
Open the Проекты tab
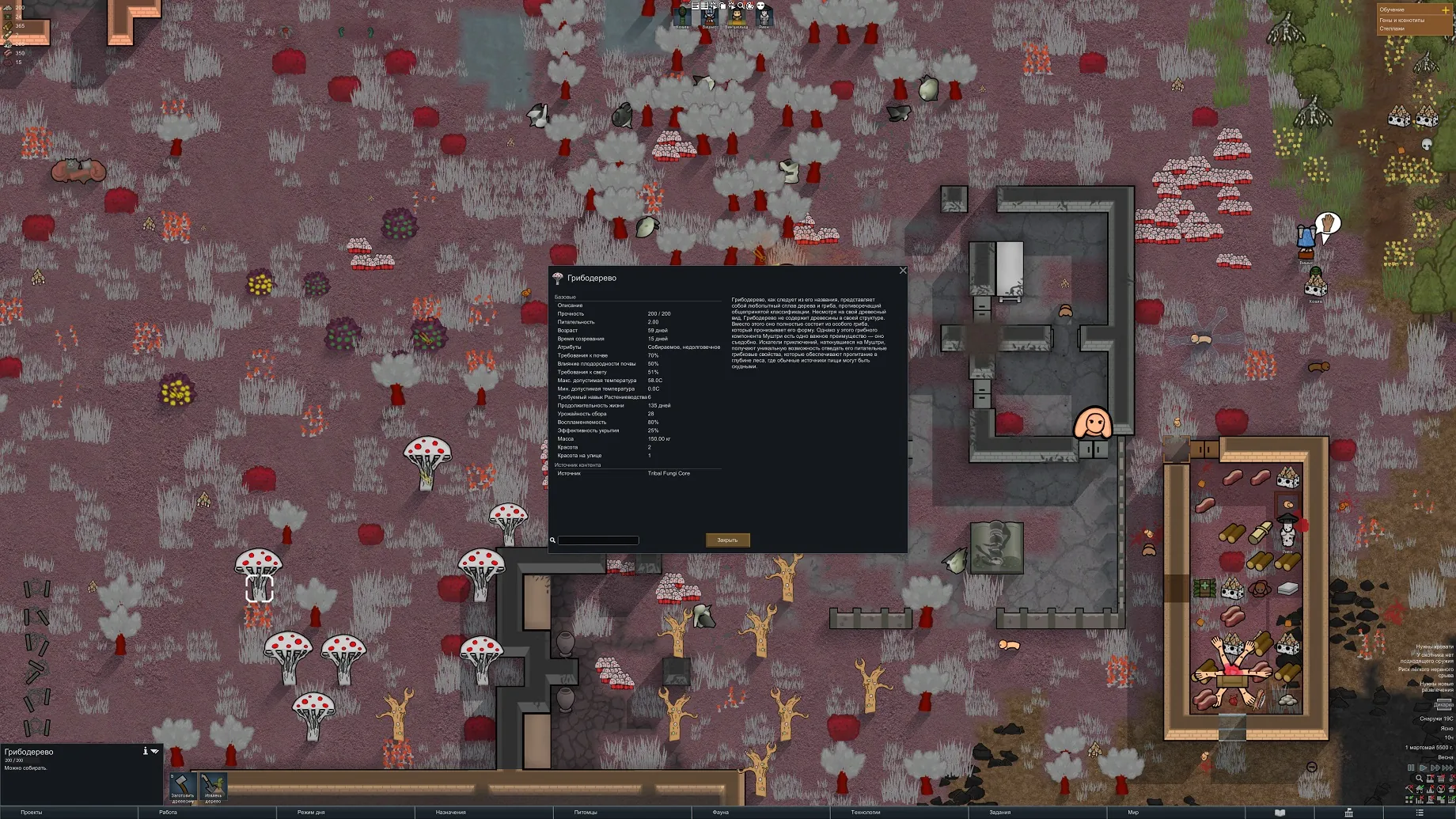pos(32,813)
